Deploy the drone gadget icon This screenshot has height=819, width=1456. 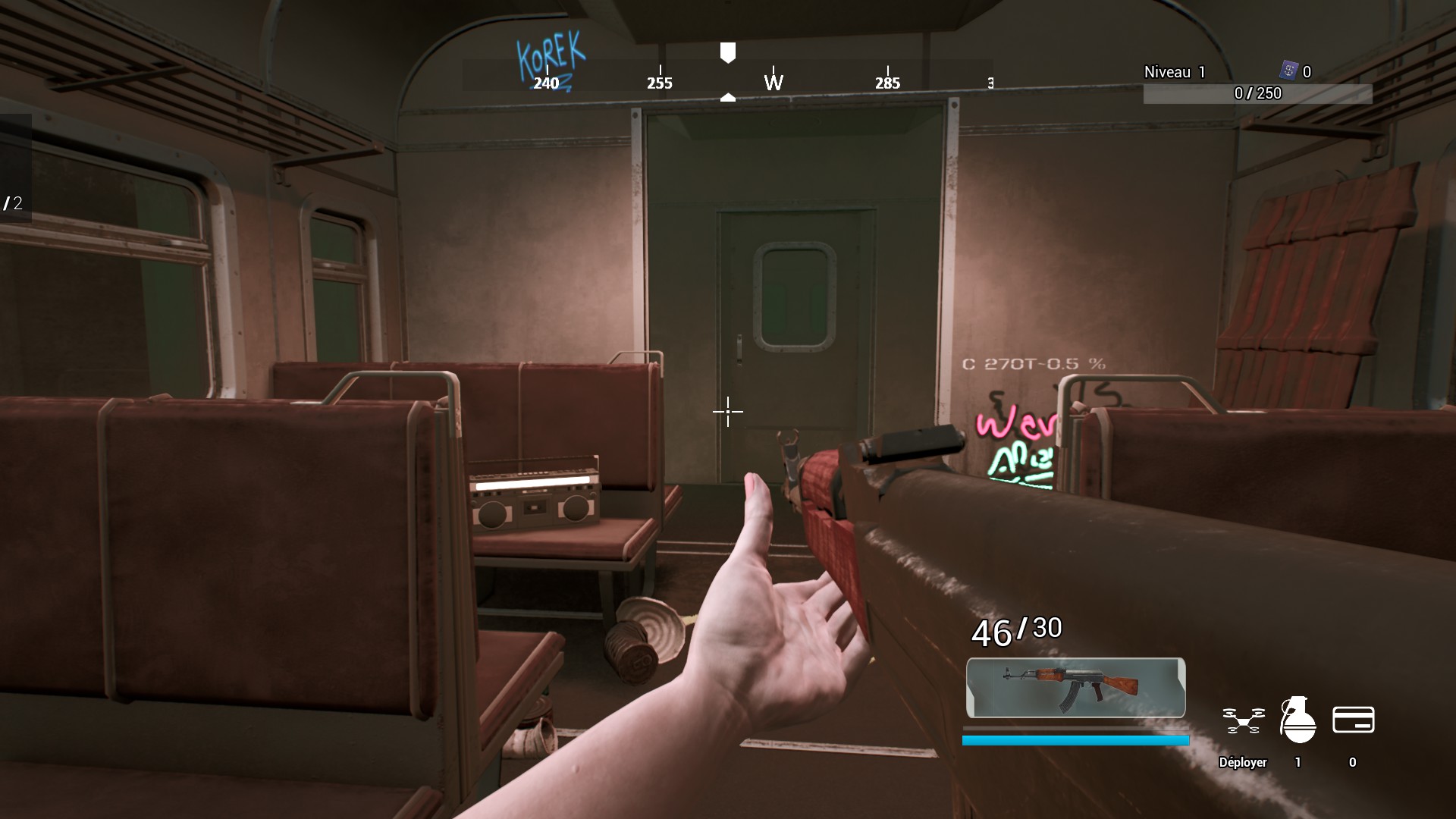pyautogui.click(x=1243, y=720)
